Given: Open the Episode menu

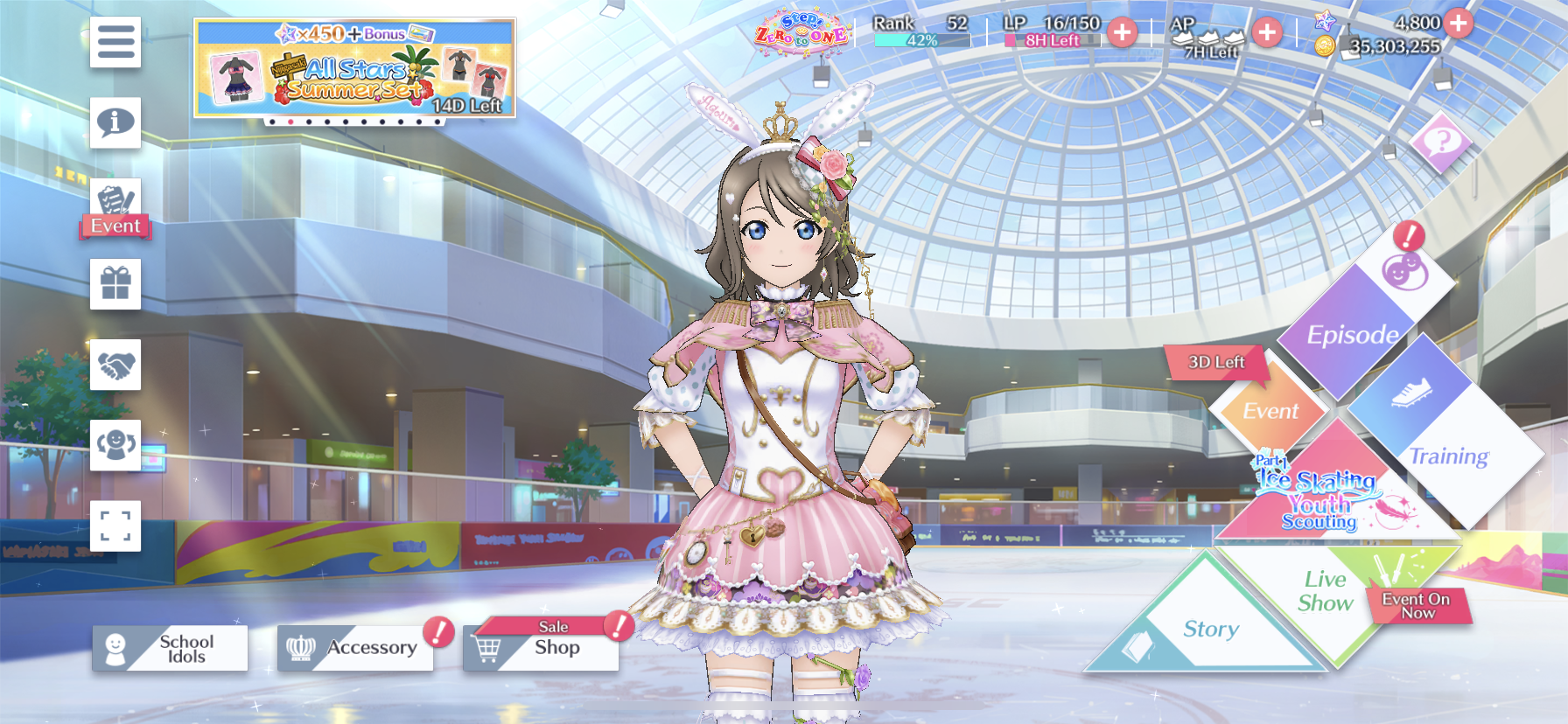Looking at the screenshot, I should tap(1352, 334).
